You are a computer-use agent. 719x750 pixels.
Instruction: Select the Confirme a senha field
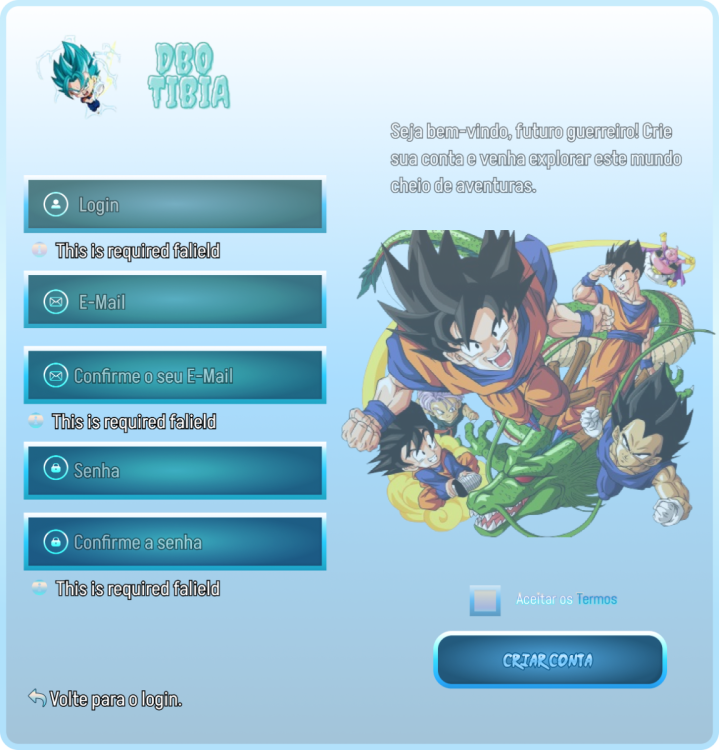point(175,542)
